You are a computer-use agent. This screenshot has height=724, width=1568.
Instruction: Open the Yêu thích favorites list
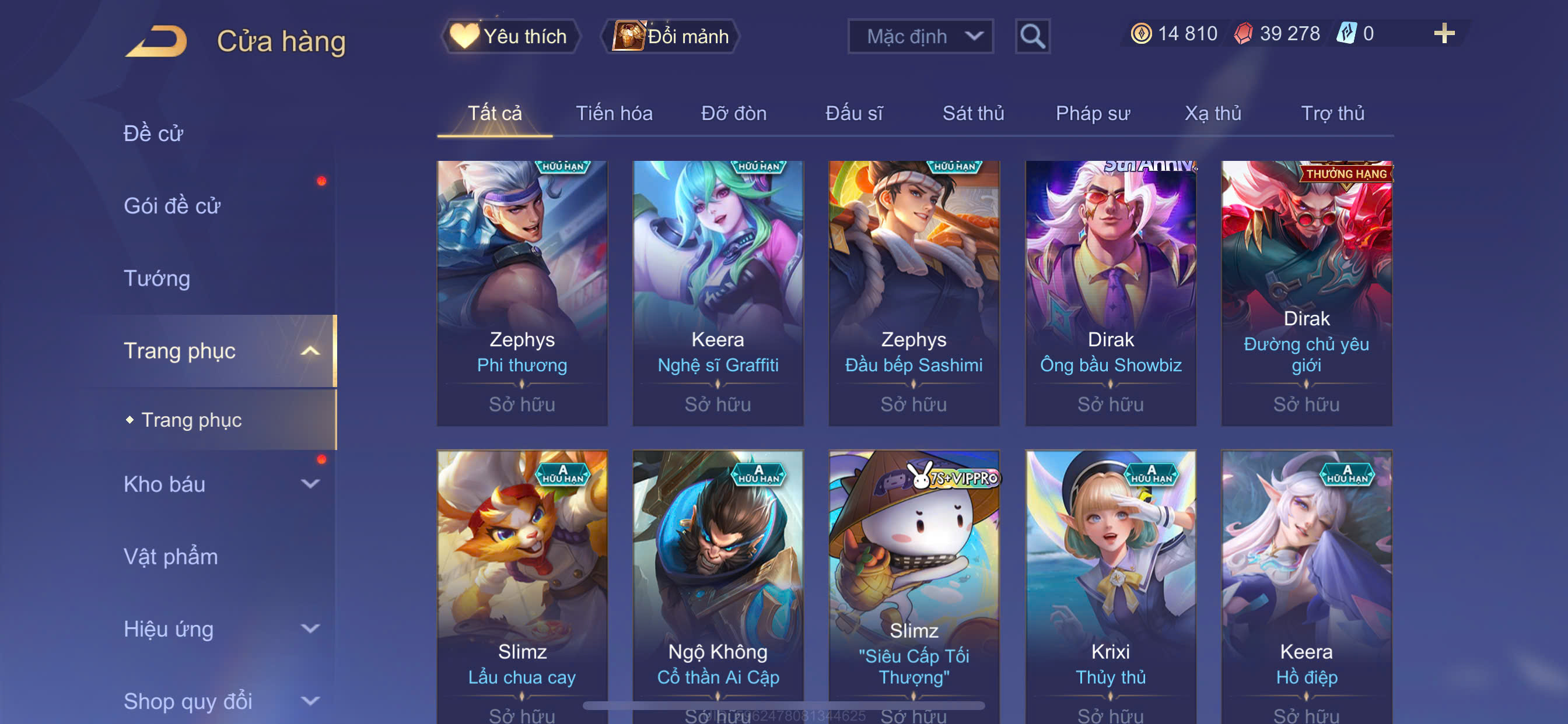(x=510, y=37)
